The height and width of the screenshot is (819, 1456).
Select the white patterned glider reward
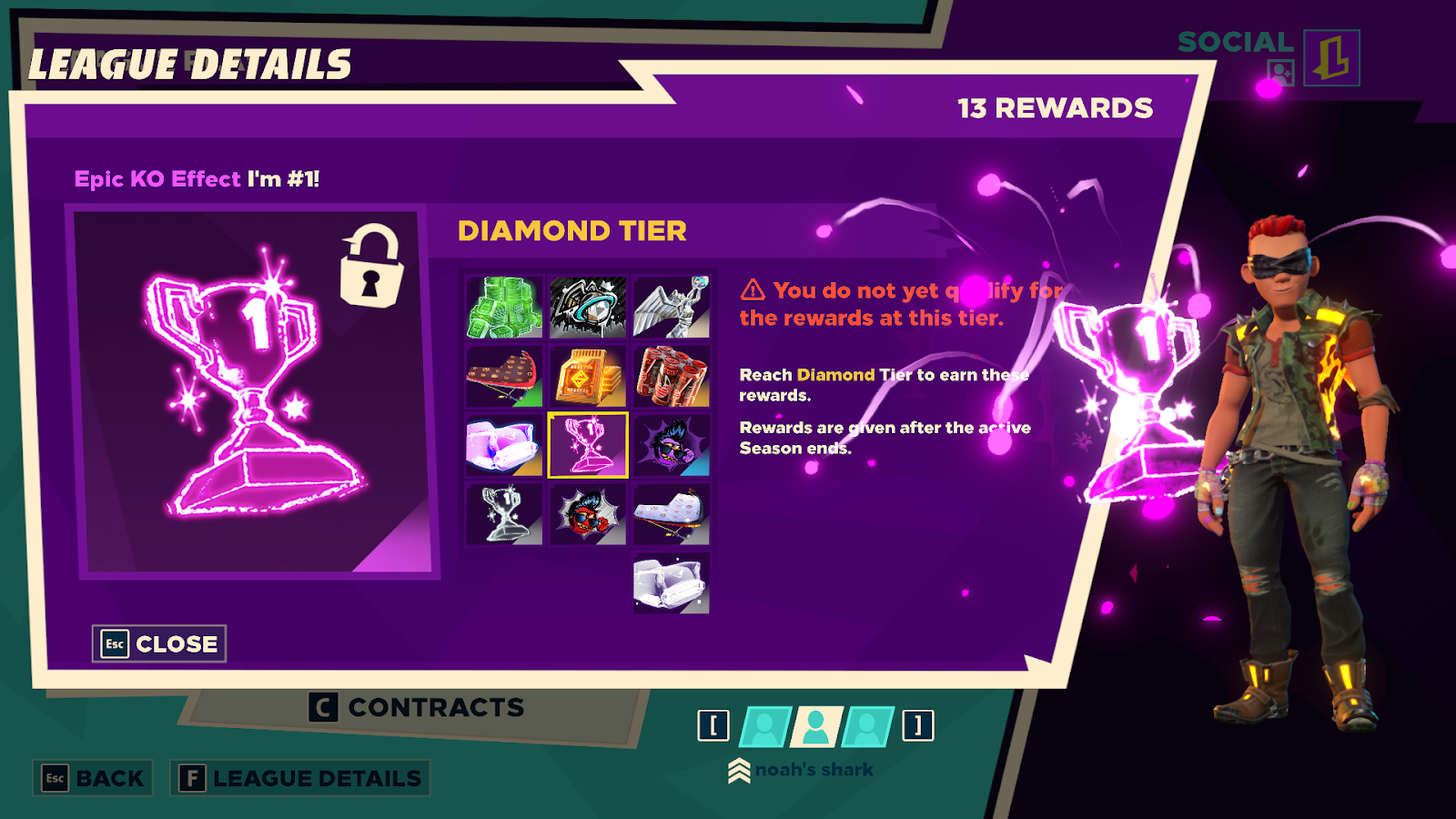tap(672, 514)
